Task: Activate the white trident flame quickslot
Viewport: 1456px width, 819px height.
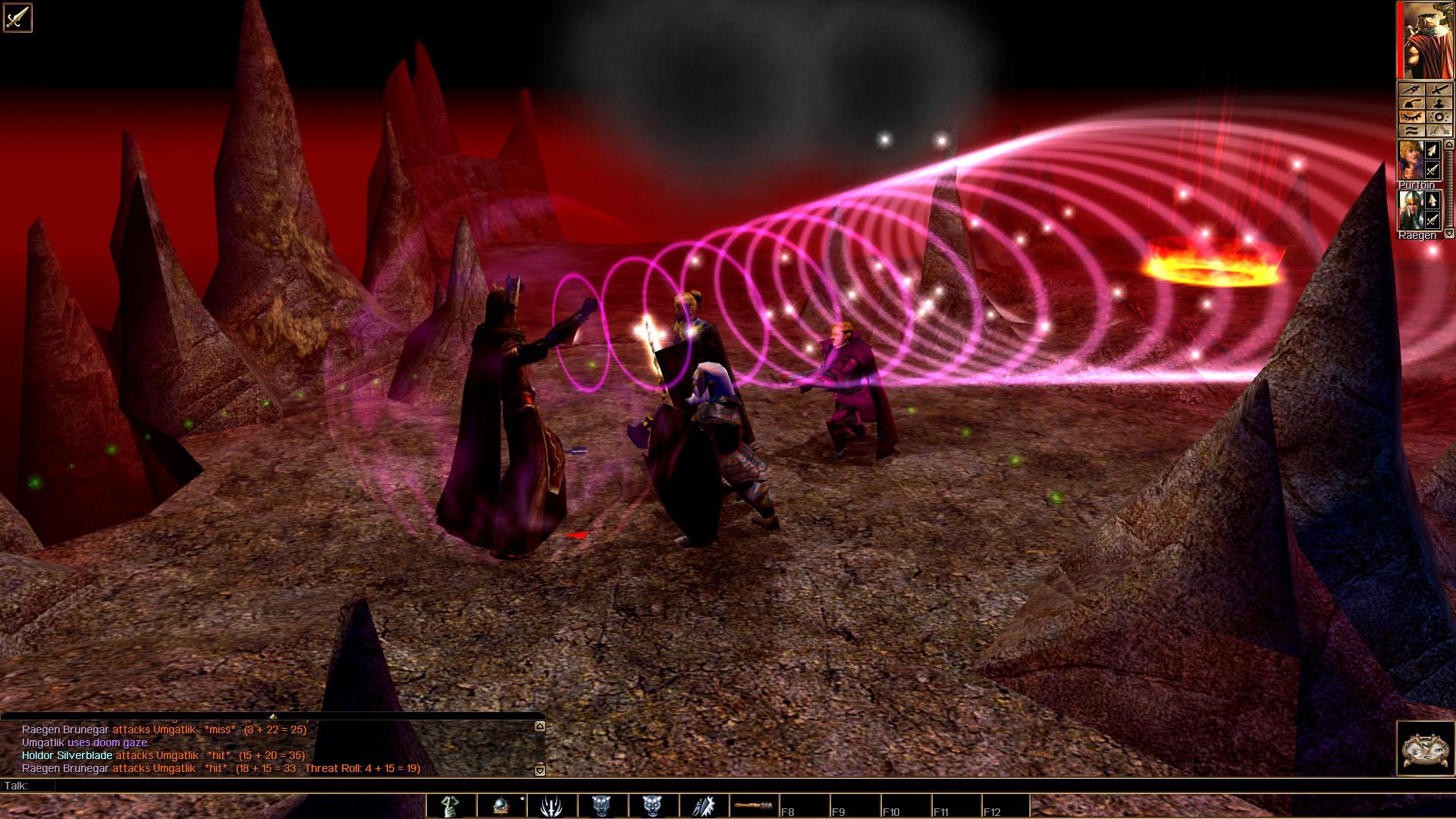Action: (551, 806)
